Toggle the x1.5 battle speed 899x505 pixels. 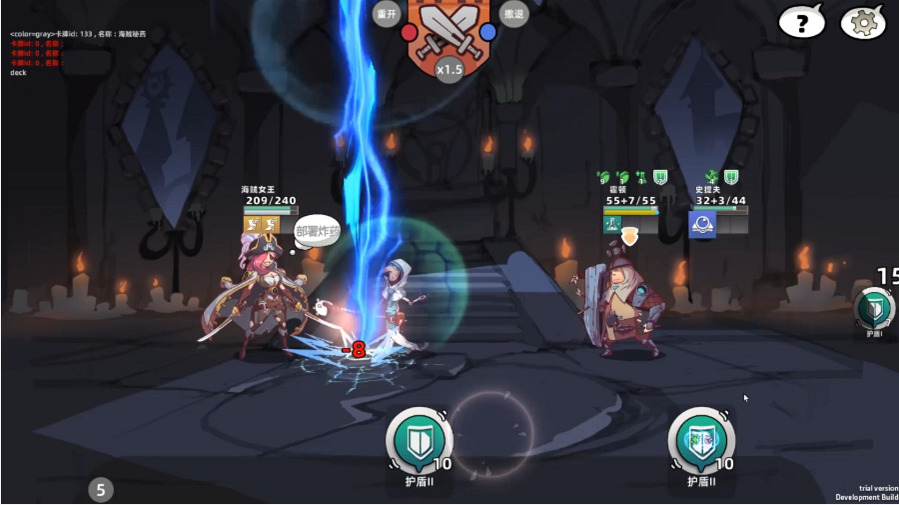(x=450, y=69)
